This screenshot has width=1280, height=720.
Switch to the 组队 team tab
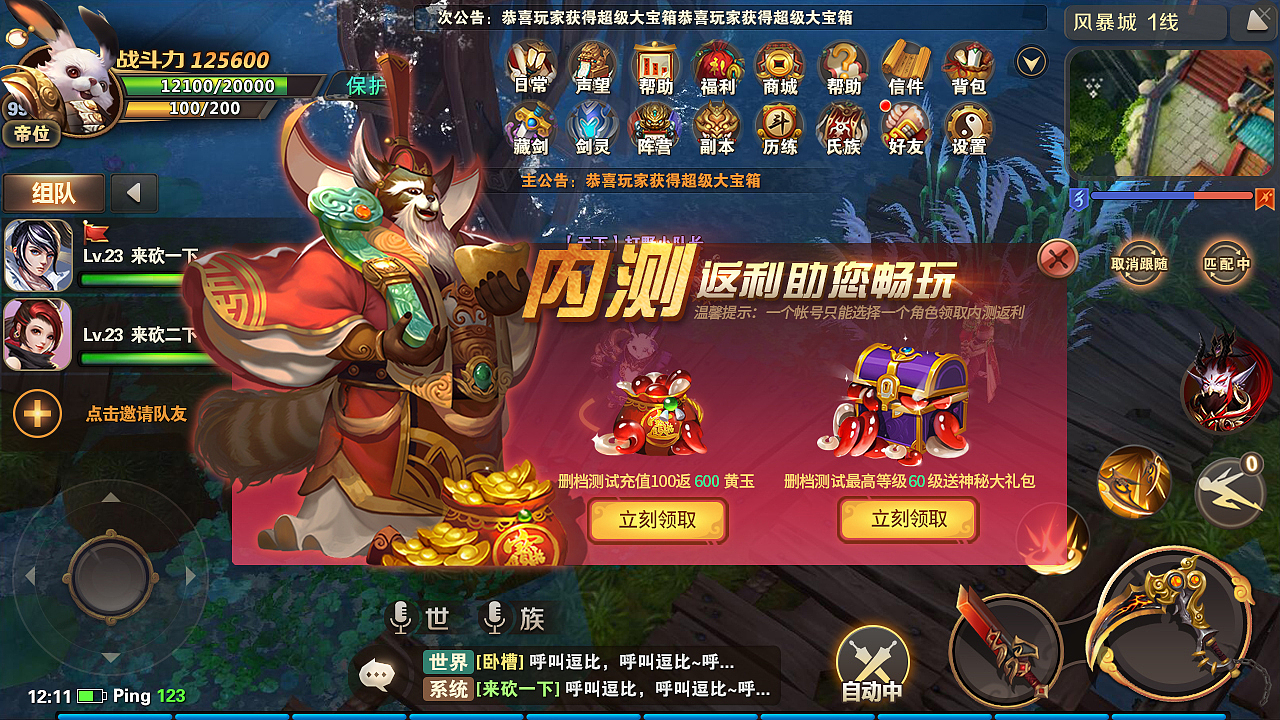point(53,193)
